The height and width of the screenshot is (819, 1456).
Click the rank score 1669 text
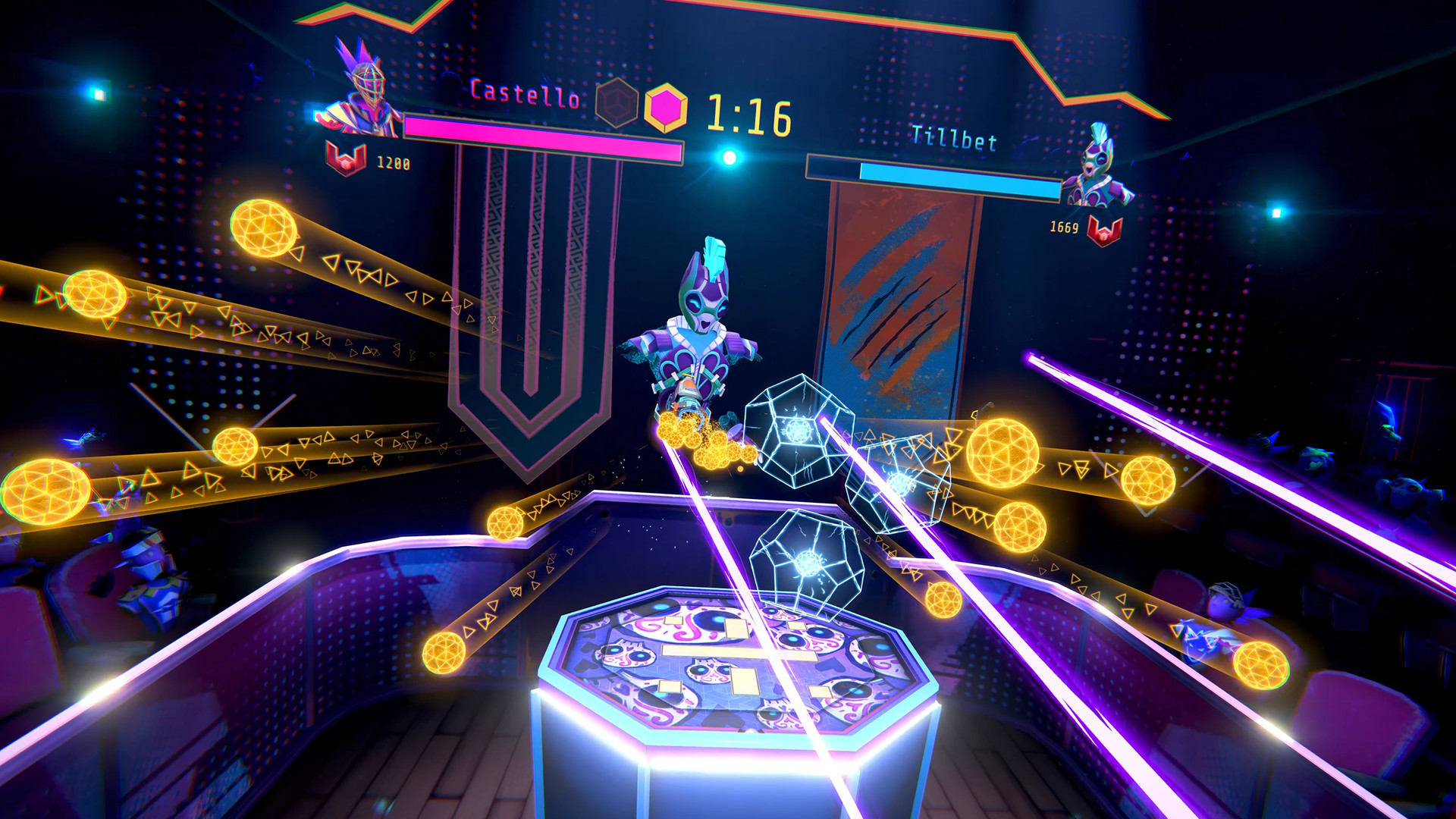click(x=1065, y=227)
